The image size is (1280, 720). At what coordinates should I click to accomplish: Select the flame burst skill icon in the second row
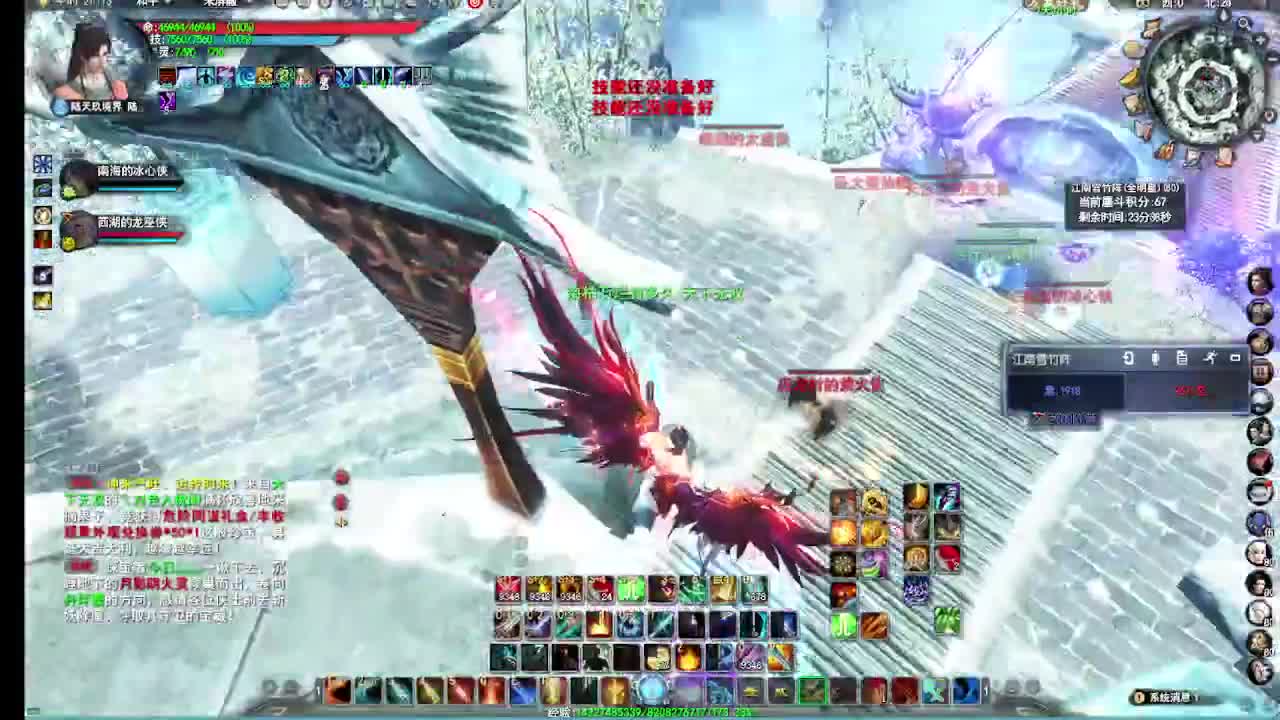click(x=600, y=624)
